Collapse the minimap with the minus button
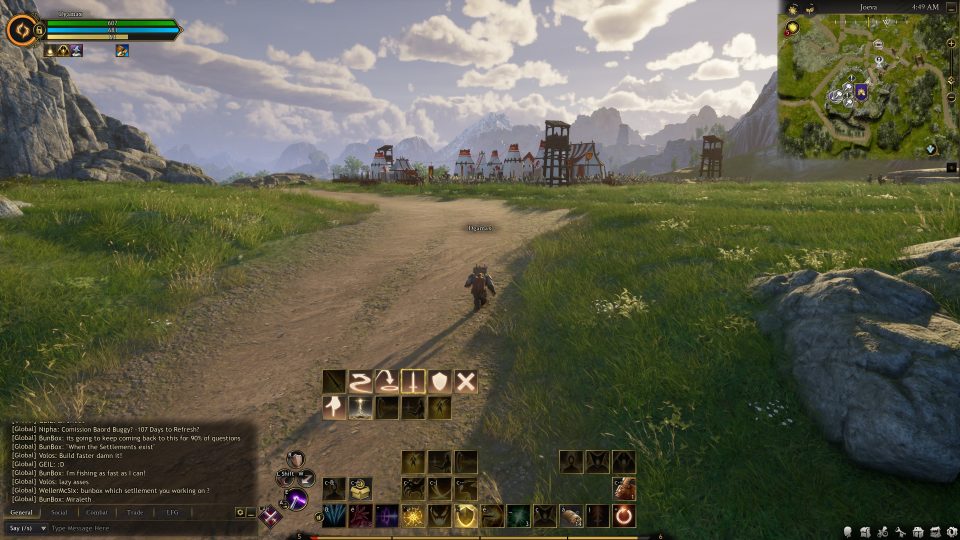960x540 pixels. click(949, 7)
